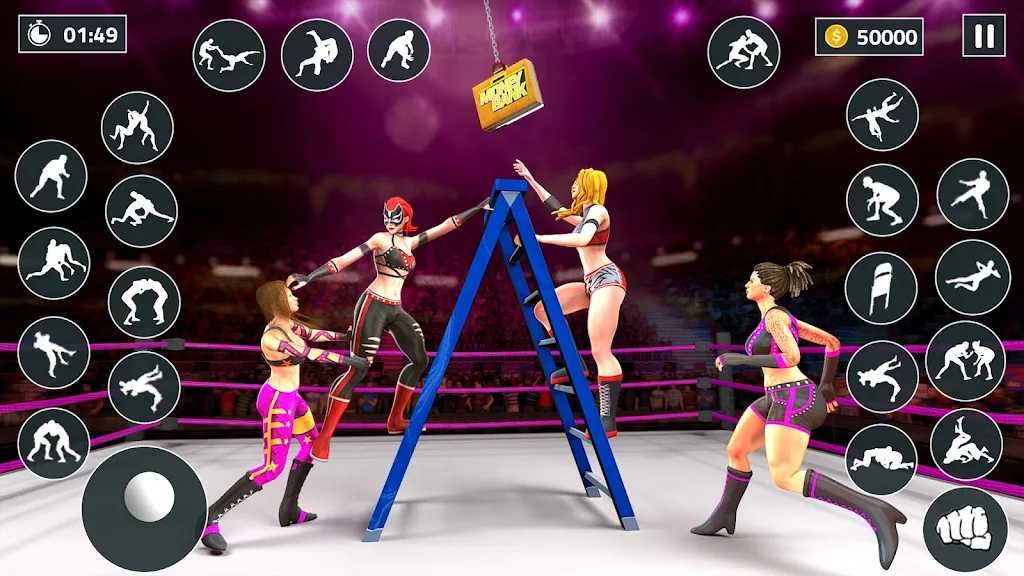Pause the wrestling match

[x=984, y=36]
